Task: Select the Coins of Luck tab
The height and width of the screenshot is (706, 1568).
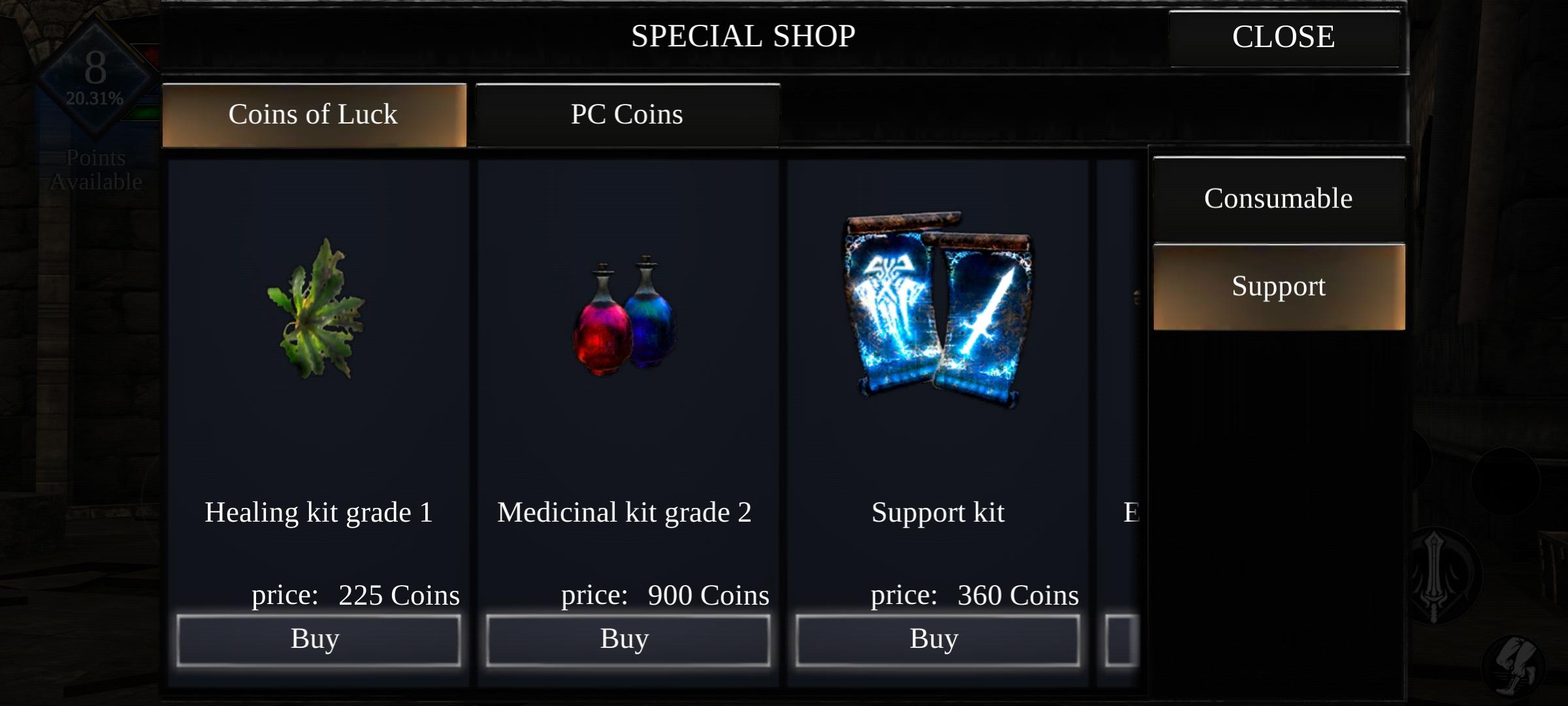Action: [x=313, y=114]
